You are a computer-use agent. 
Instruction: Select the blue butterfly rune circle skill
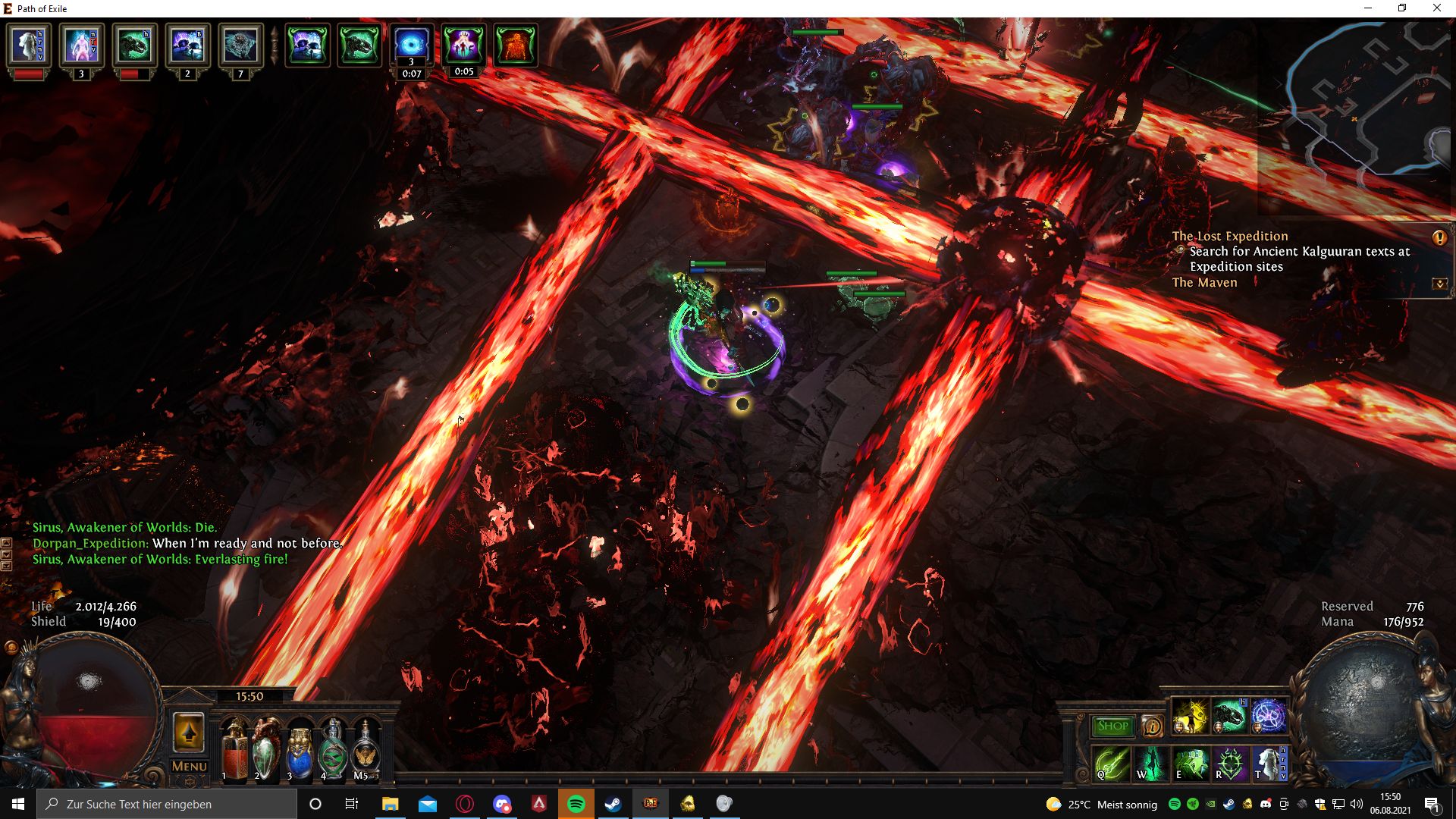coord(1269,717)
